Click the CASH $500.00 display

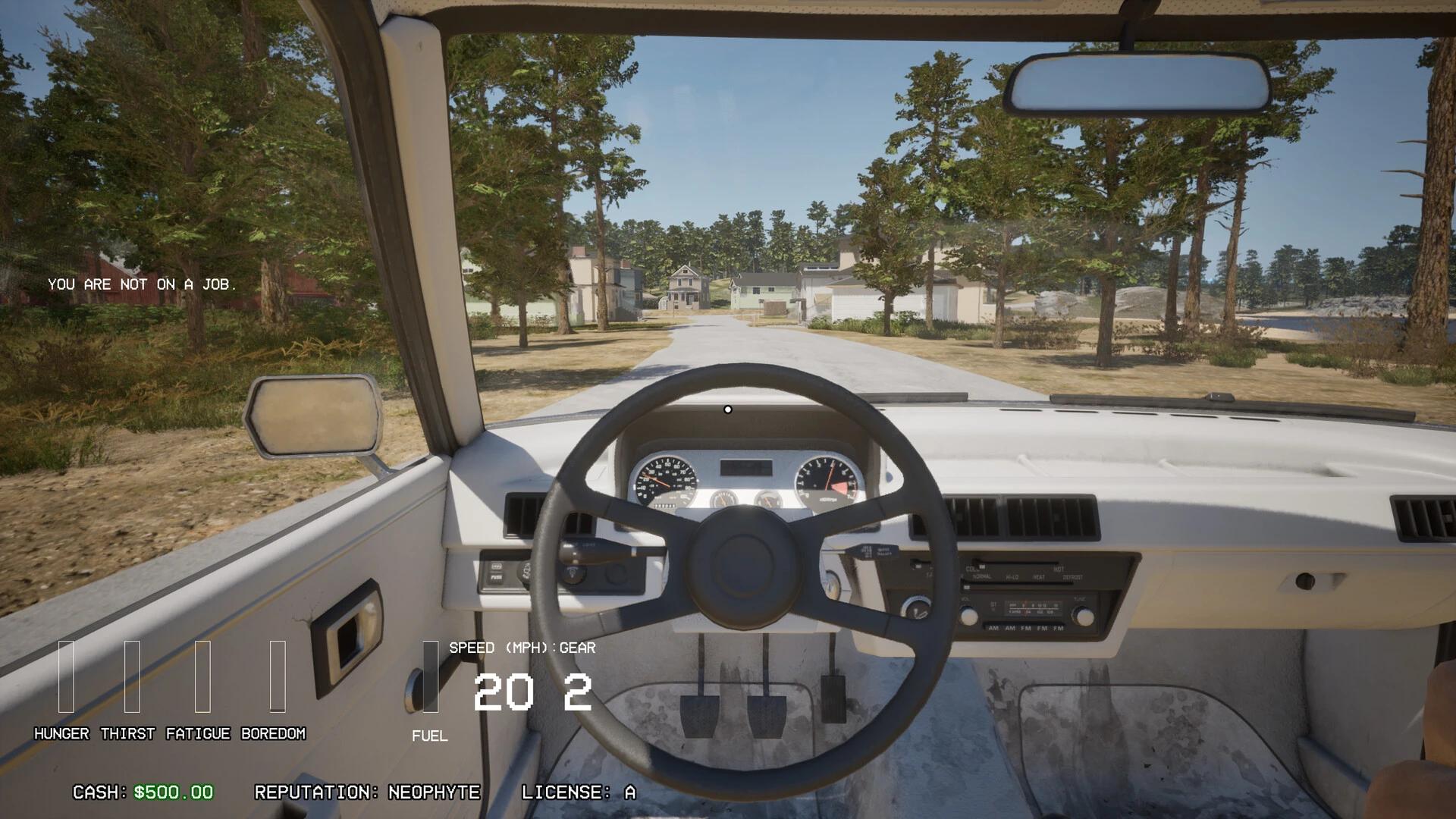click(x=140, y=793)
